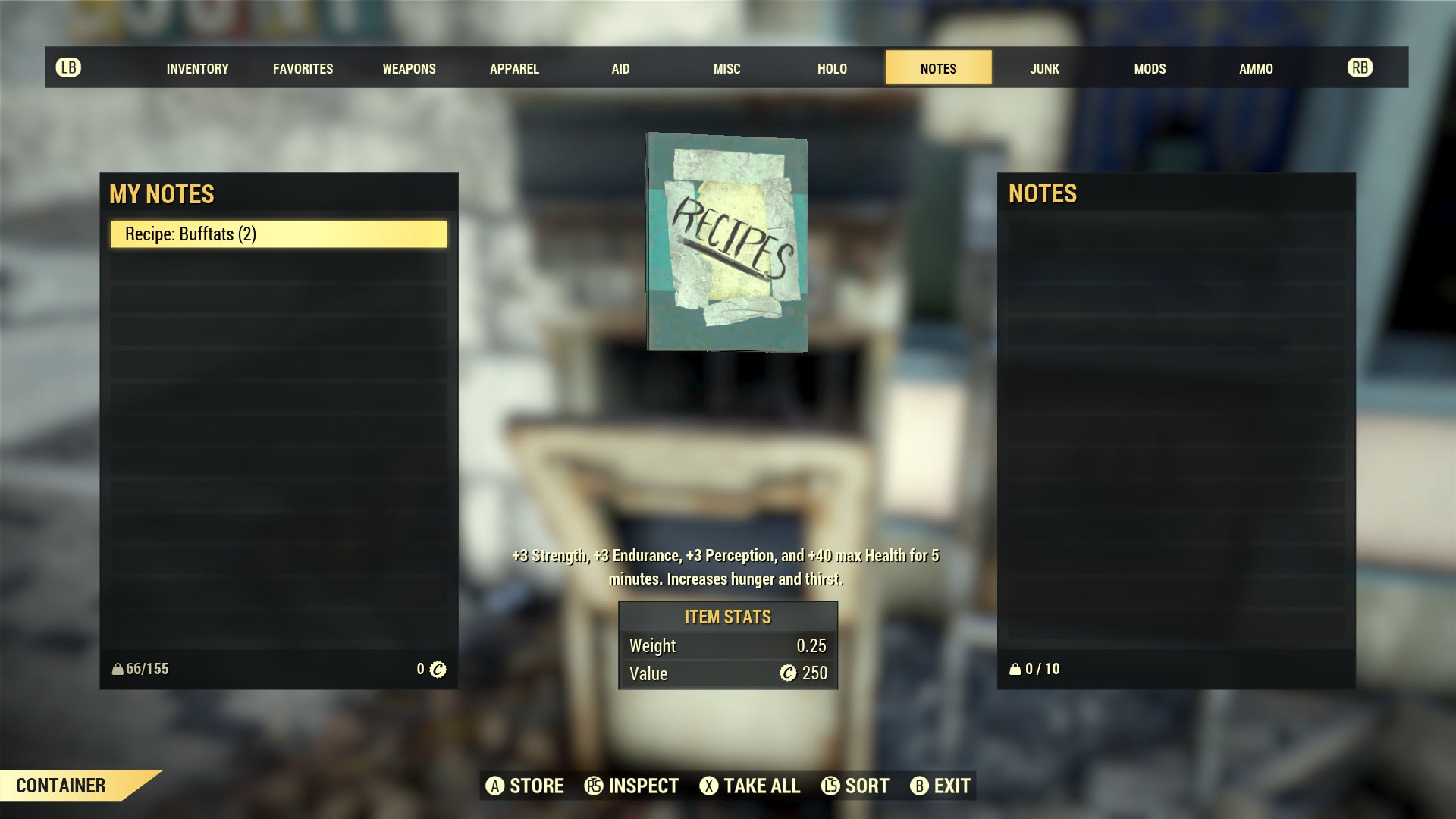Click the weight icon showing 66/155
Viewport: 1456px width, 819px height.
tap(118, 669)
